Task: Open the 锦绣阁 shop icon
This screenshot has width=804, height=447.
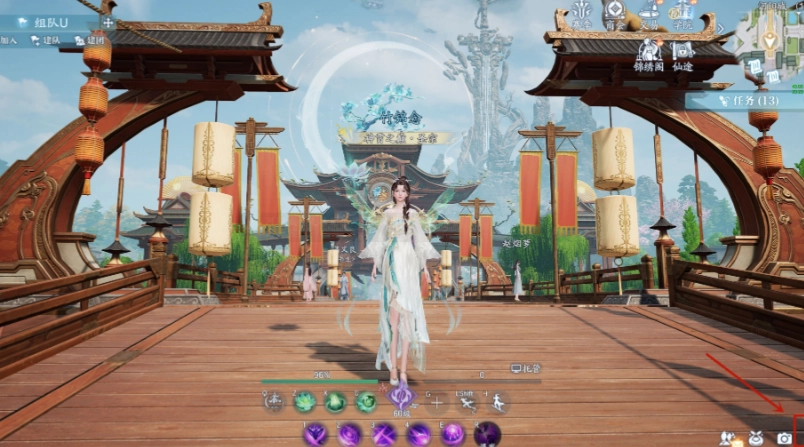Action: pos(649,53)
